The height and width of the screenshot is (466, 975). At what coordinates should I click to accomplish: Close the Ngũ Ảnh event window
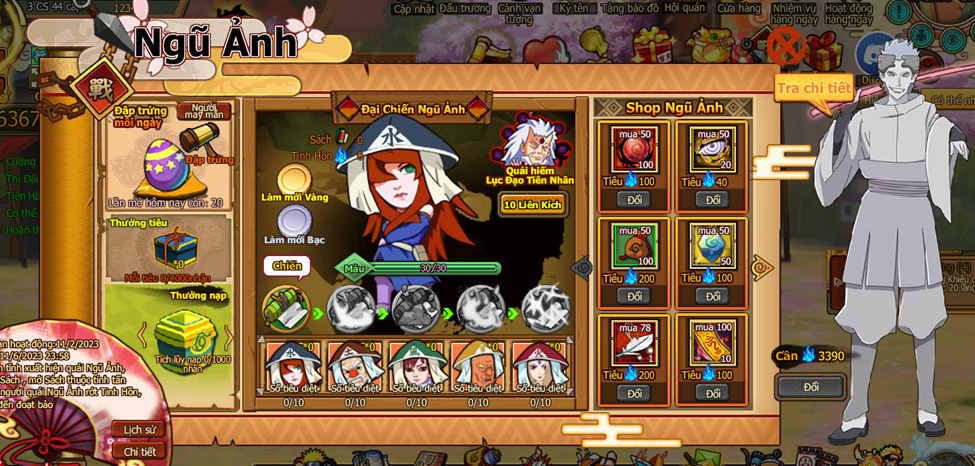(x=785, y=45)
